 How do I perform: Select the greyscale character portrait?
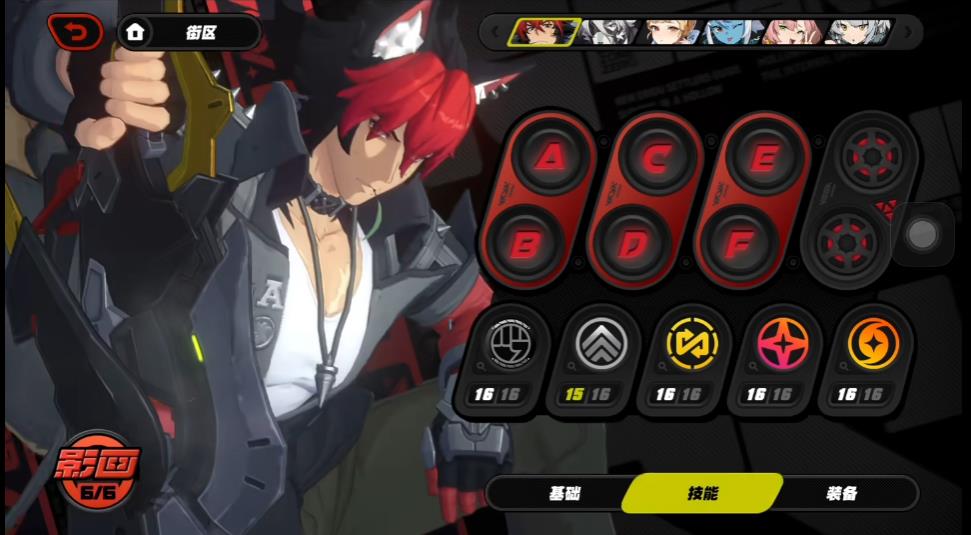(x=608, y=32)
